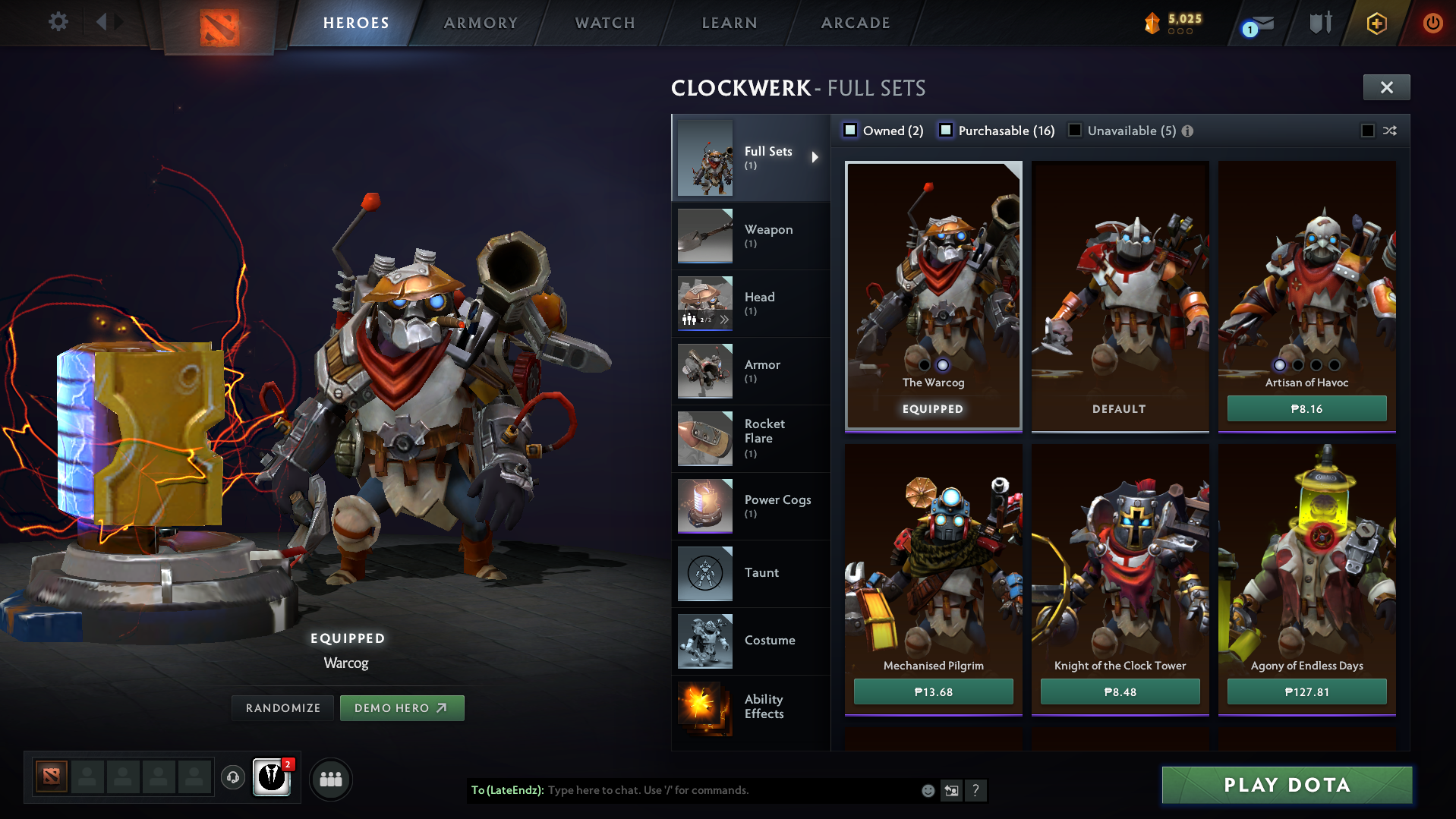Launch Demo Hero mode

click(402, 708)
